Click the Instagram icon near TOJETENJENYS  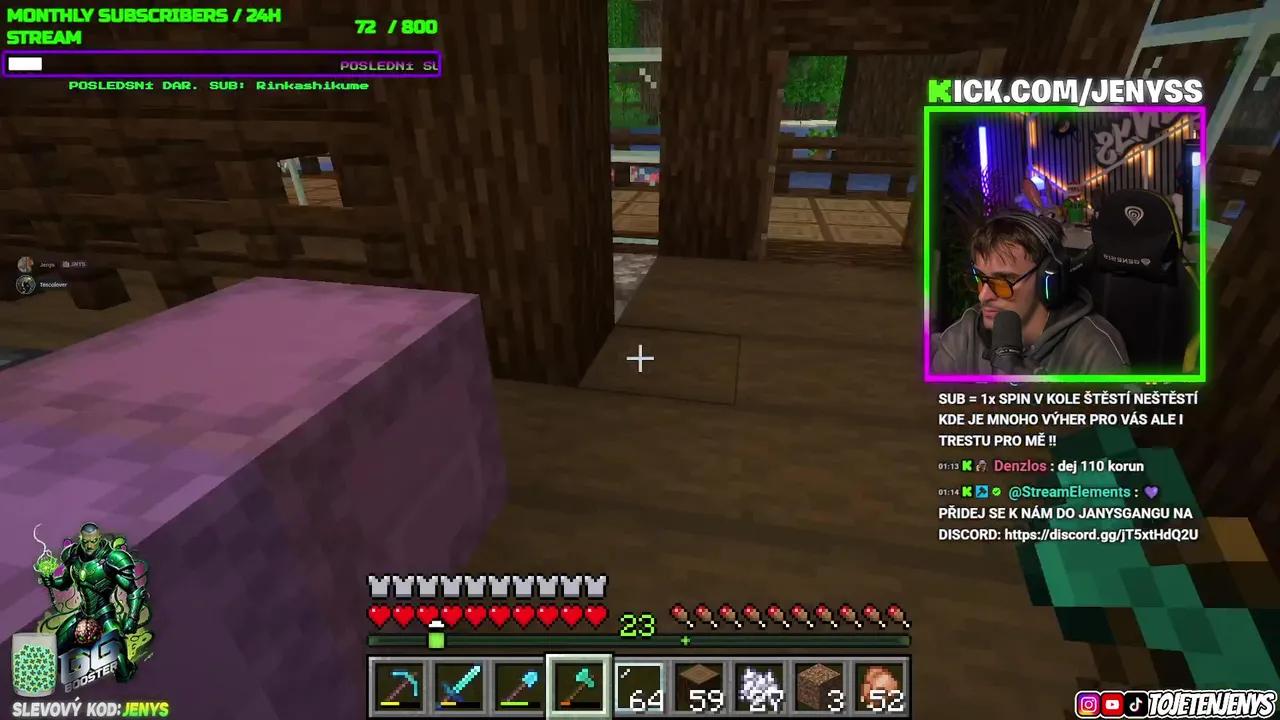coord(1088,703)
